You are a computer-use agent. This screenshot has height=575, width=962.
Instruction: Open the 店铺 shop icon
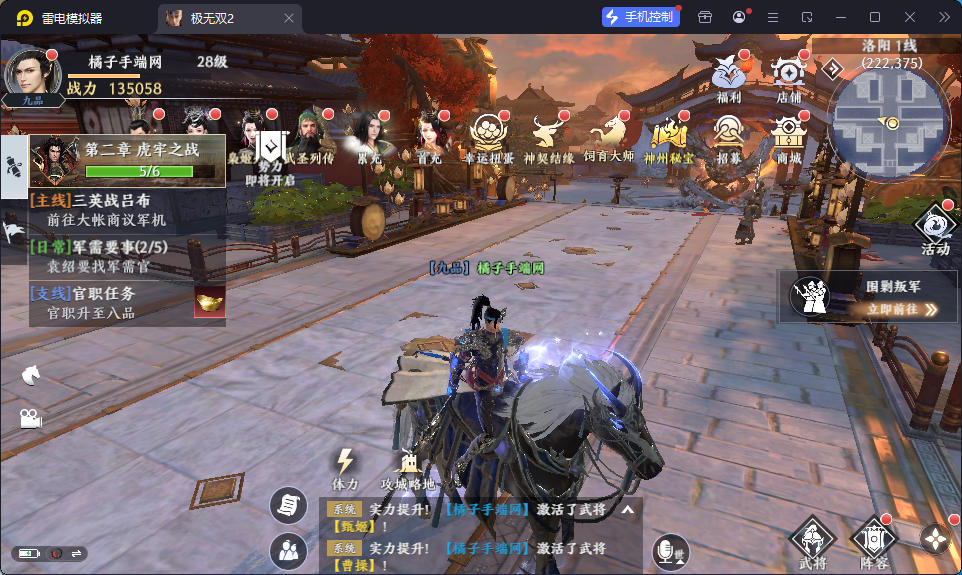coord(788,76)
